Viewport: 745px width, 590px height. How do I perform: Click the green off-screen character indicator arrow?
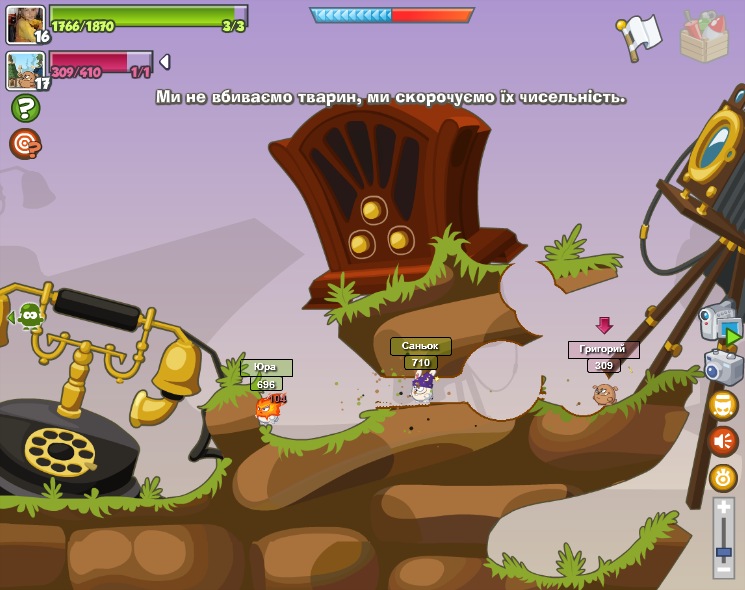pyautogui.click(x=27, y=317)
